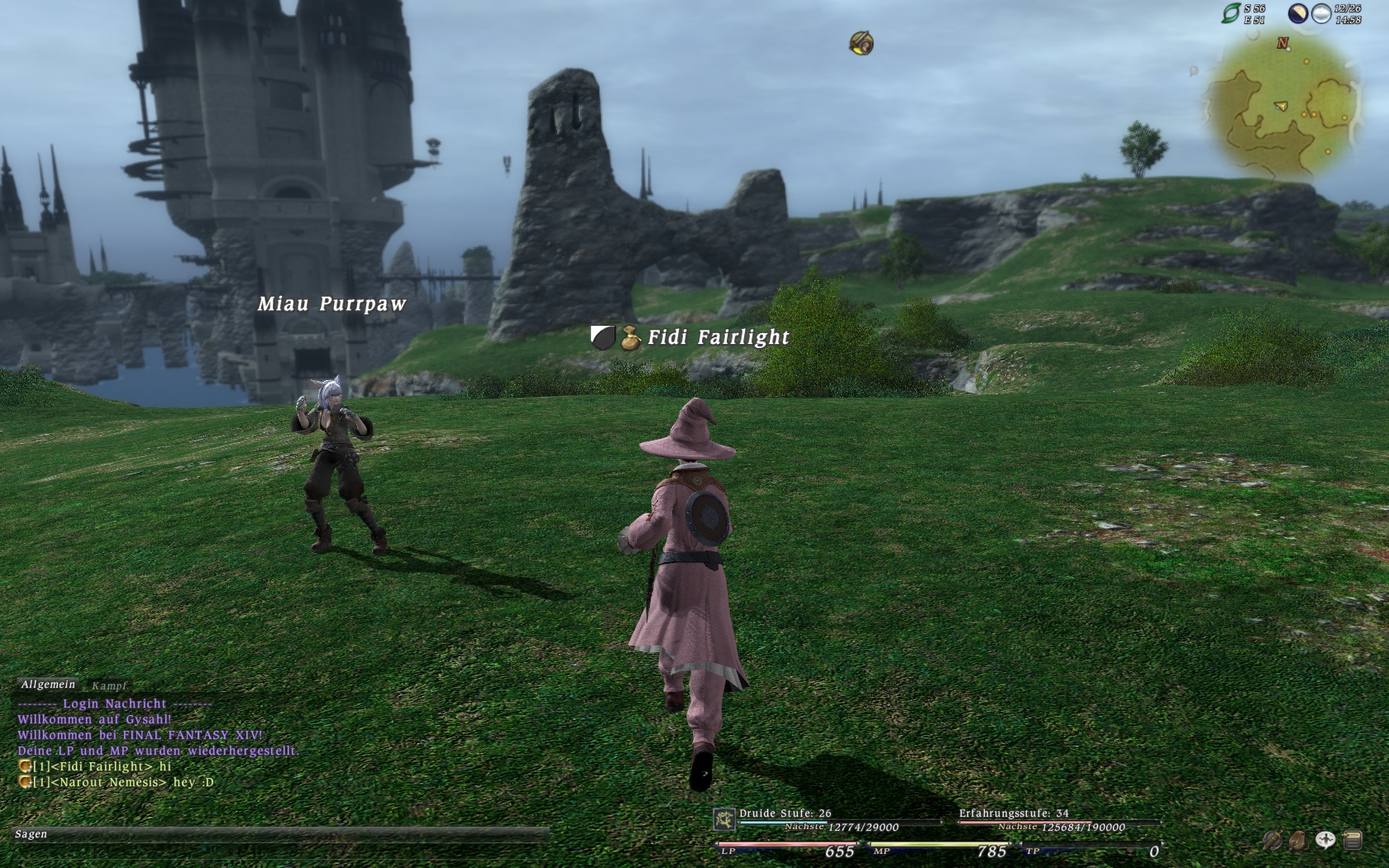
Task: Click the moon phase icon
Action: tap(1298, 13)
